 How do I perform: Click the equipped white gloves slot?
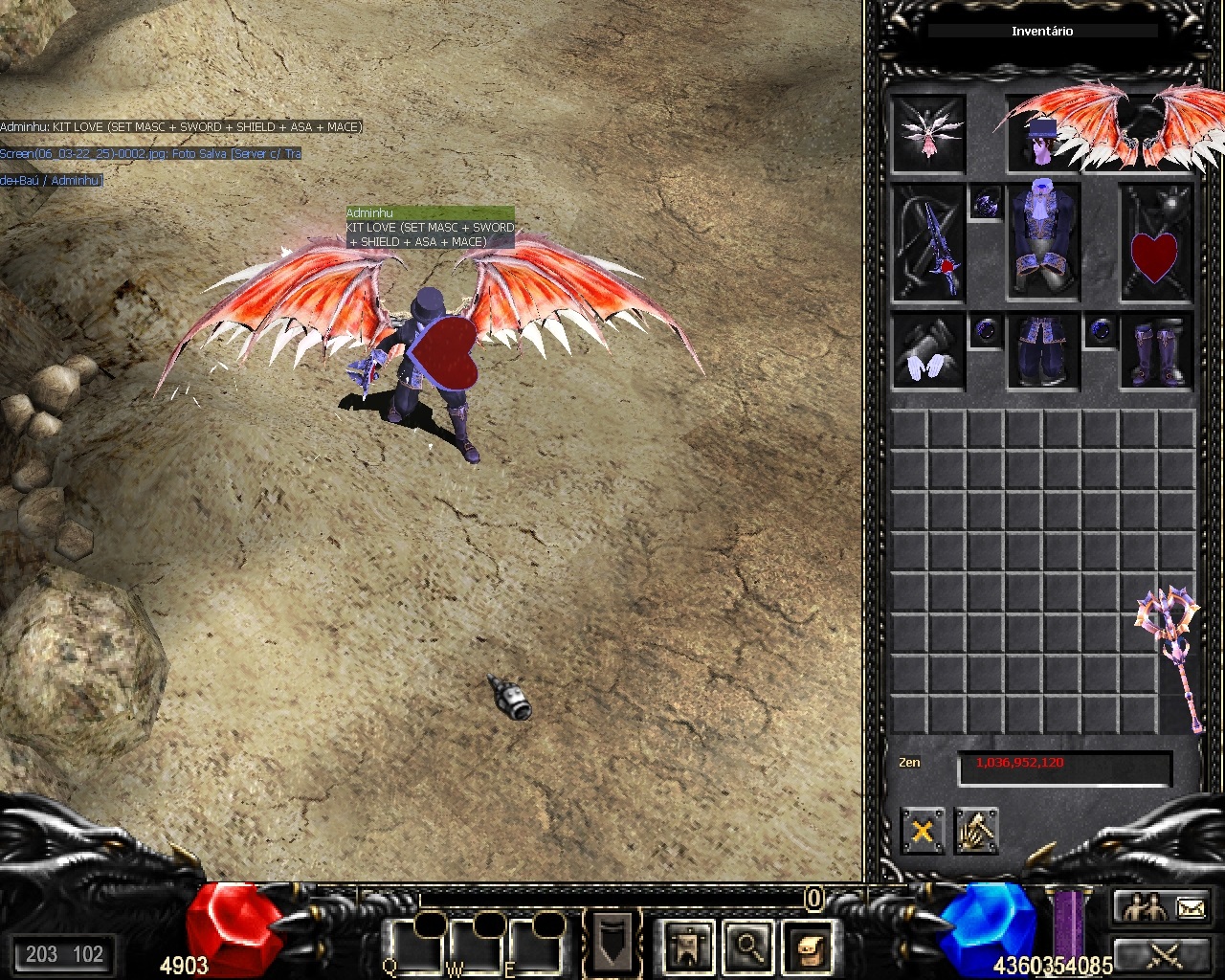coord(928,351)
